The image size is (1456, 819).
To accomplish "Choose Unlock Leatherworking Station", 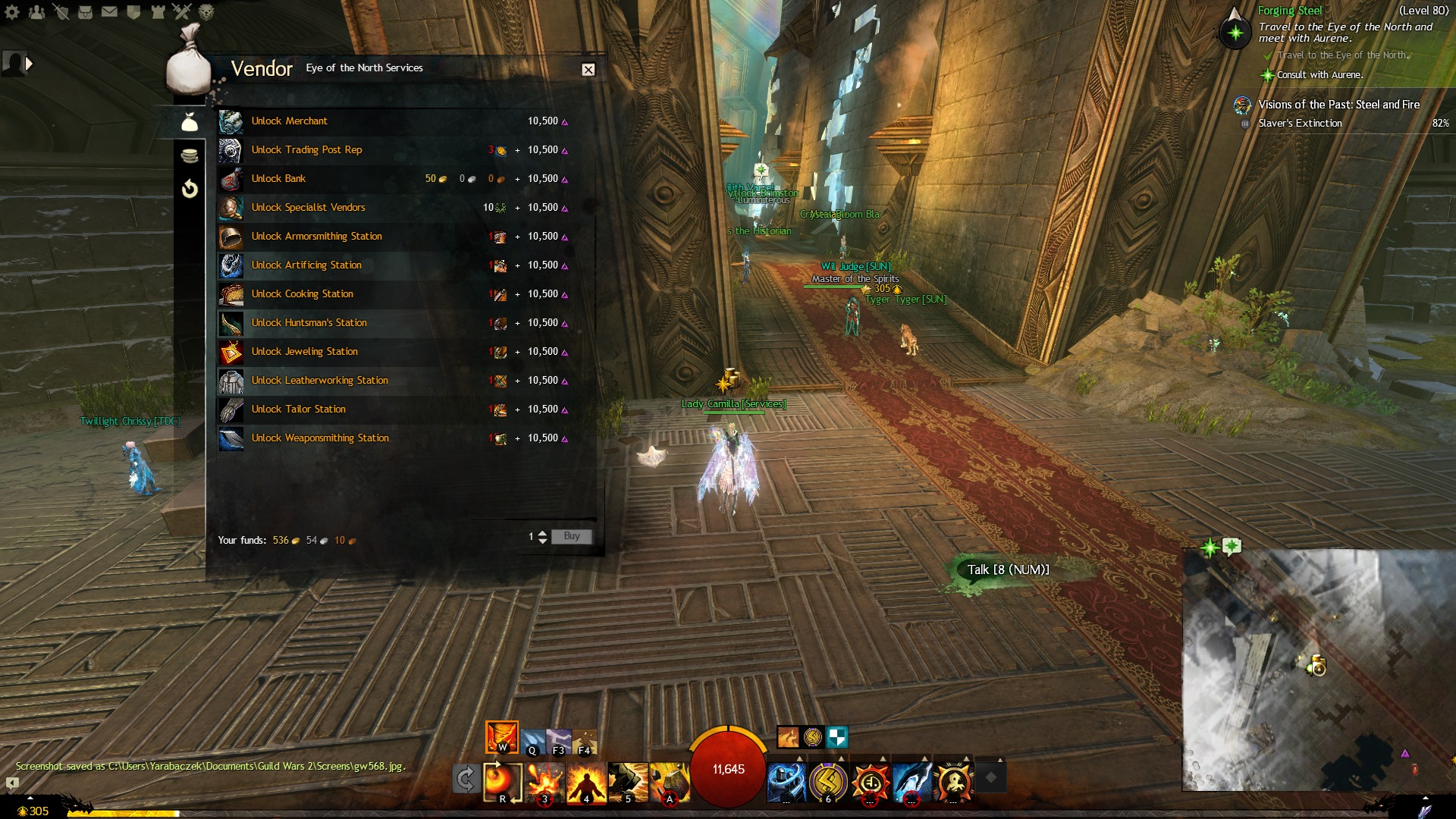I will (319, 381).
